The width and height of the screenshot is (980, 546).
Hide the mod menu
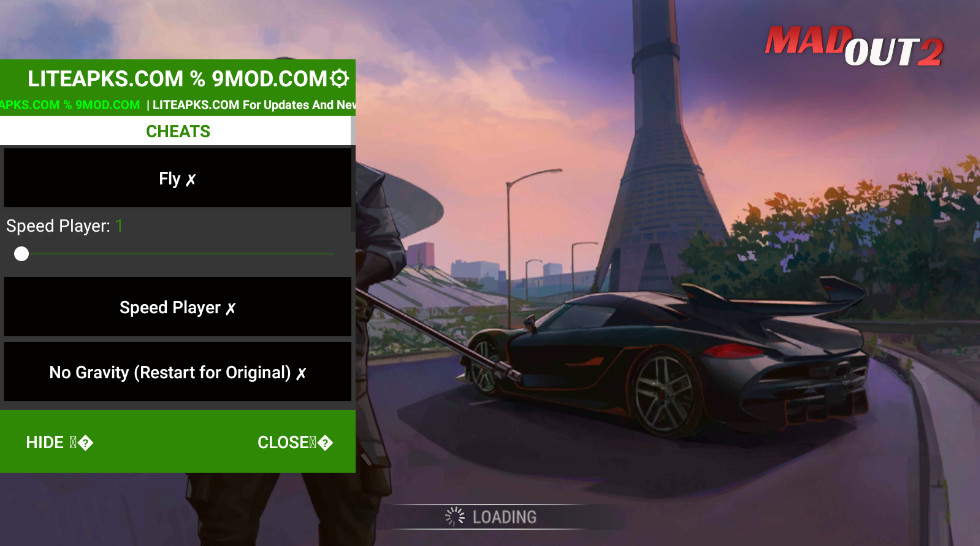pyautogui.click(x=59, y=442)
